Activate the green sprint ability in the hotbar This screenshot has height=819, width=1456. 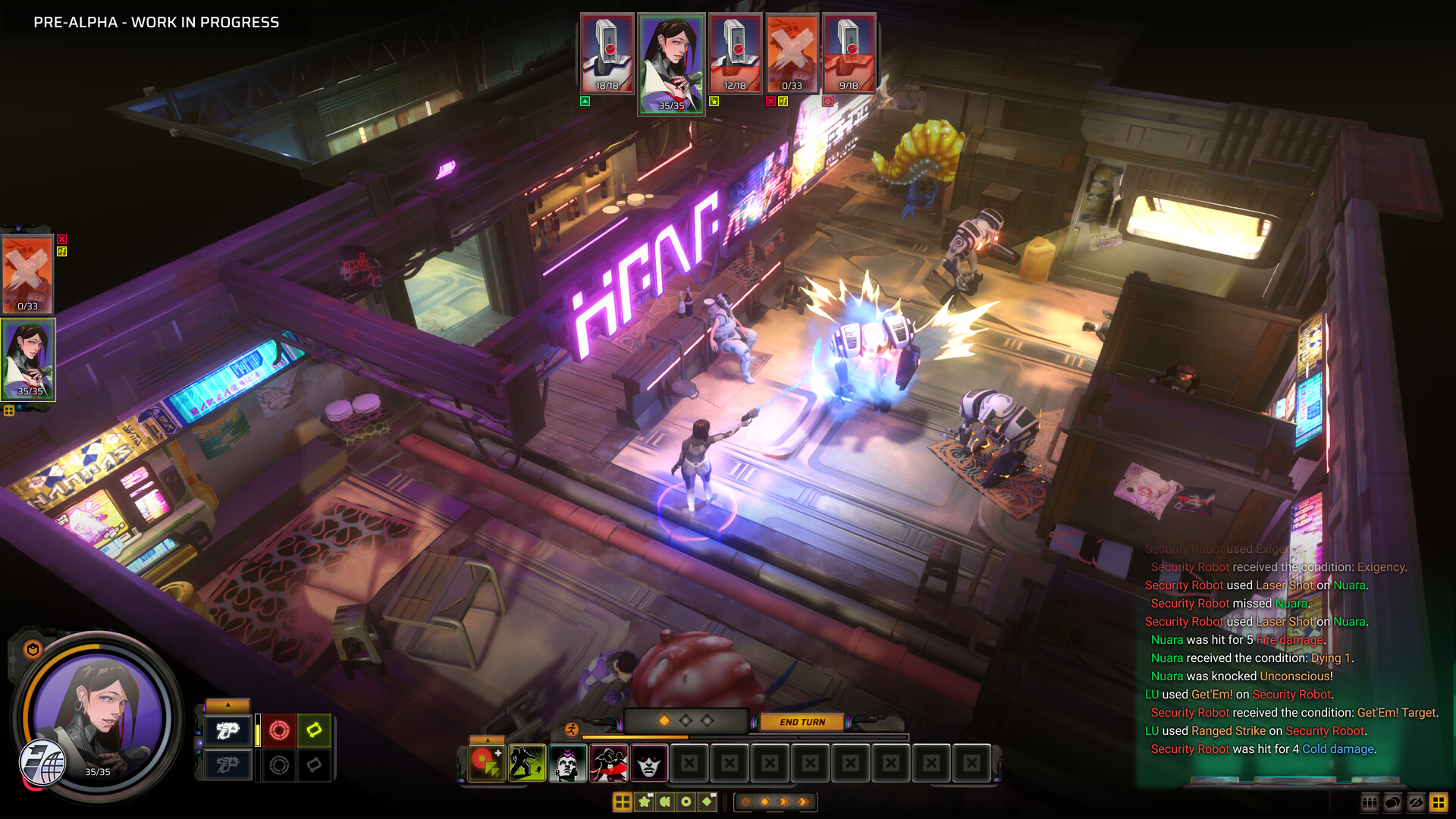(x=526, y=763)
